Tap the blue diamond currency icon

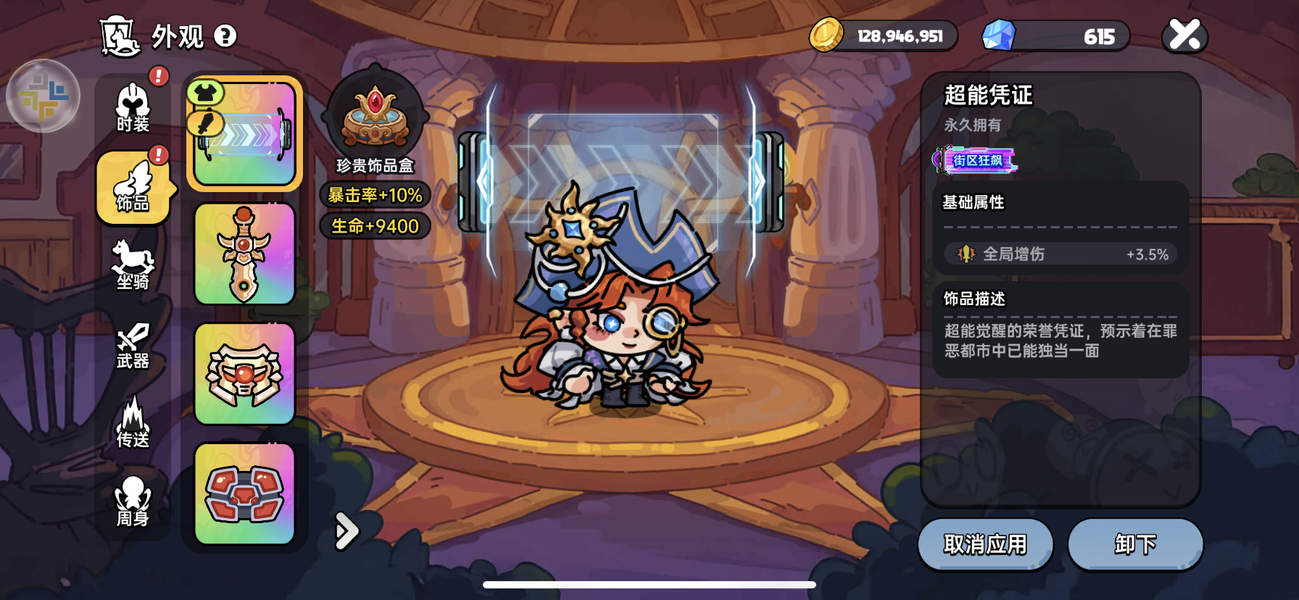click(998, 36)
